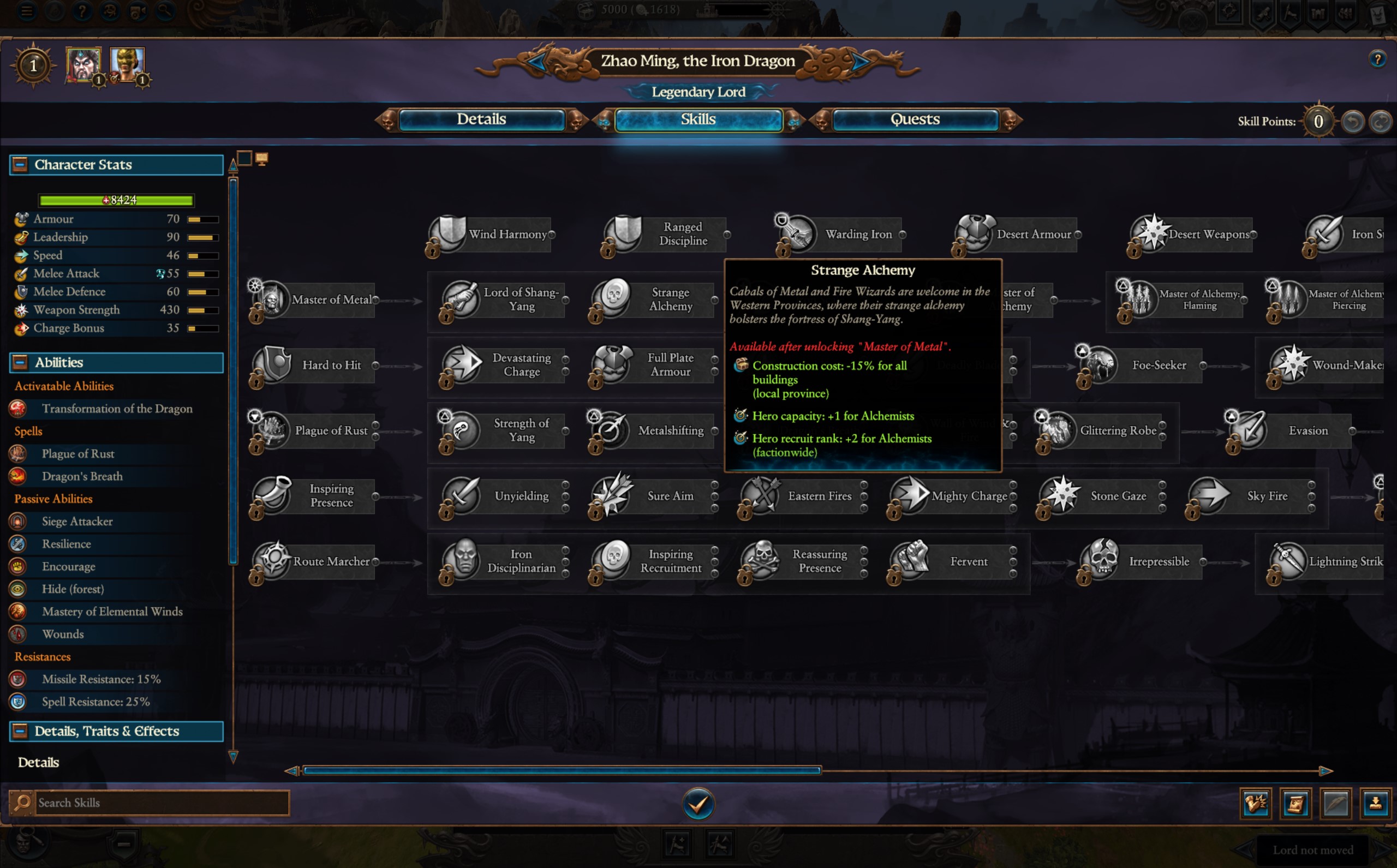Open the Details tab

tap(482, 119)
